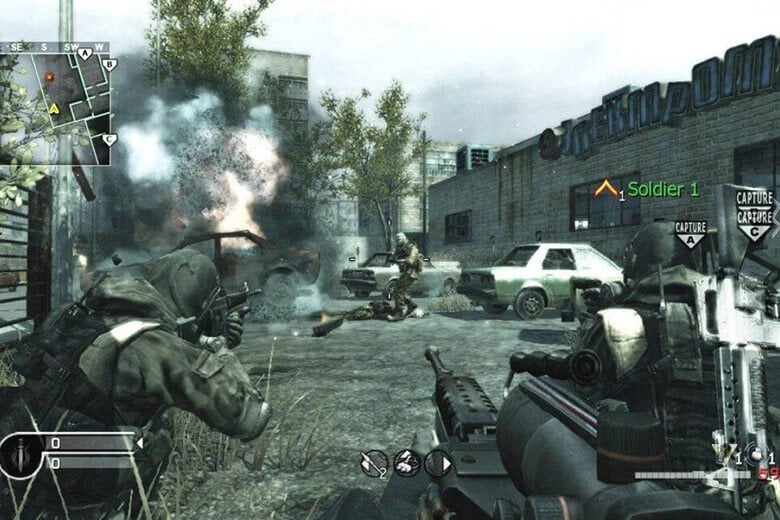Click the knife rank emblem icon

coord(22,456)
